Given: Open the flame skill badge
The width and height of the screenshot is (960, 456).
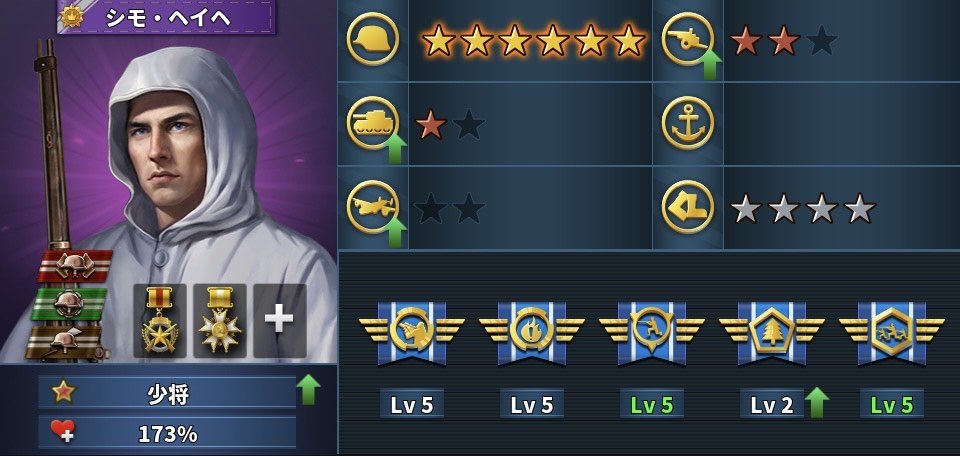Looking at the screenshot, I should (532, 329).
